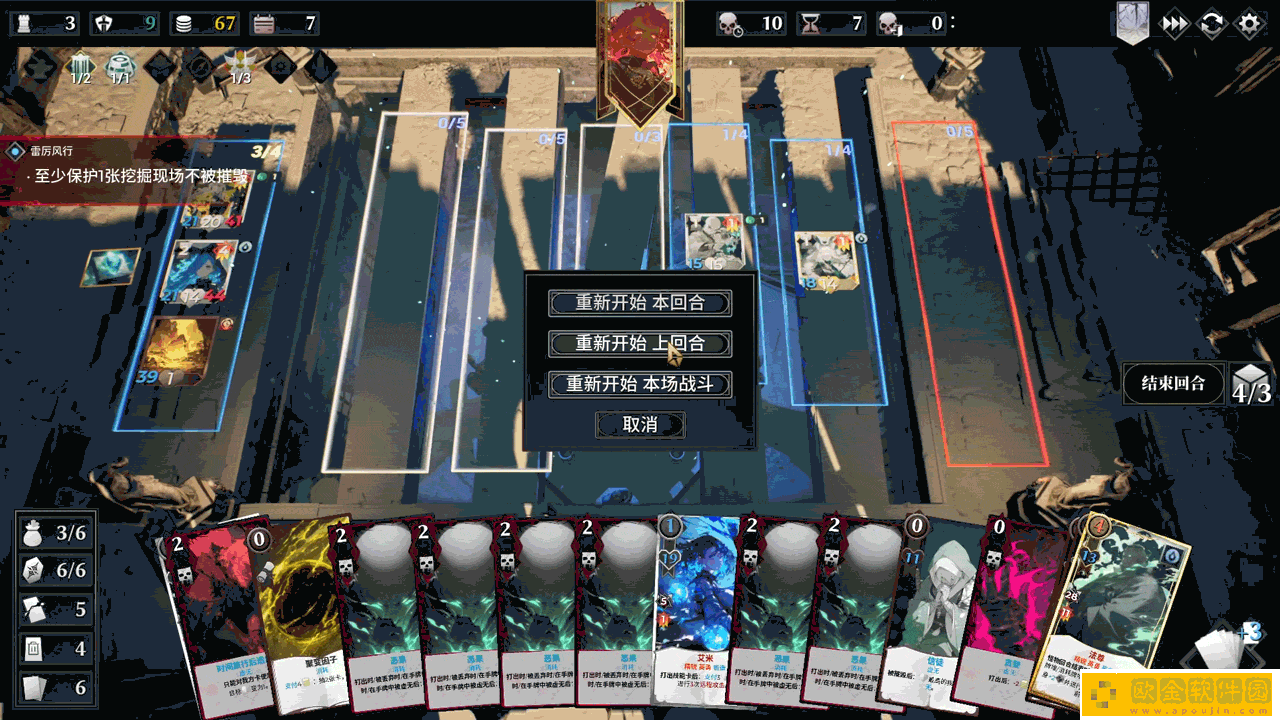Viewport: 1280px width, 720px height.
Task: Select the 艾米 blue mage card in hand
Action: click(x=696, y=600)
